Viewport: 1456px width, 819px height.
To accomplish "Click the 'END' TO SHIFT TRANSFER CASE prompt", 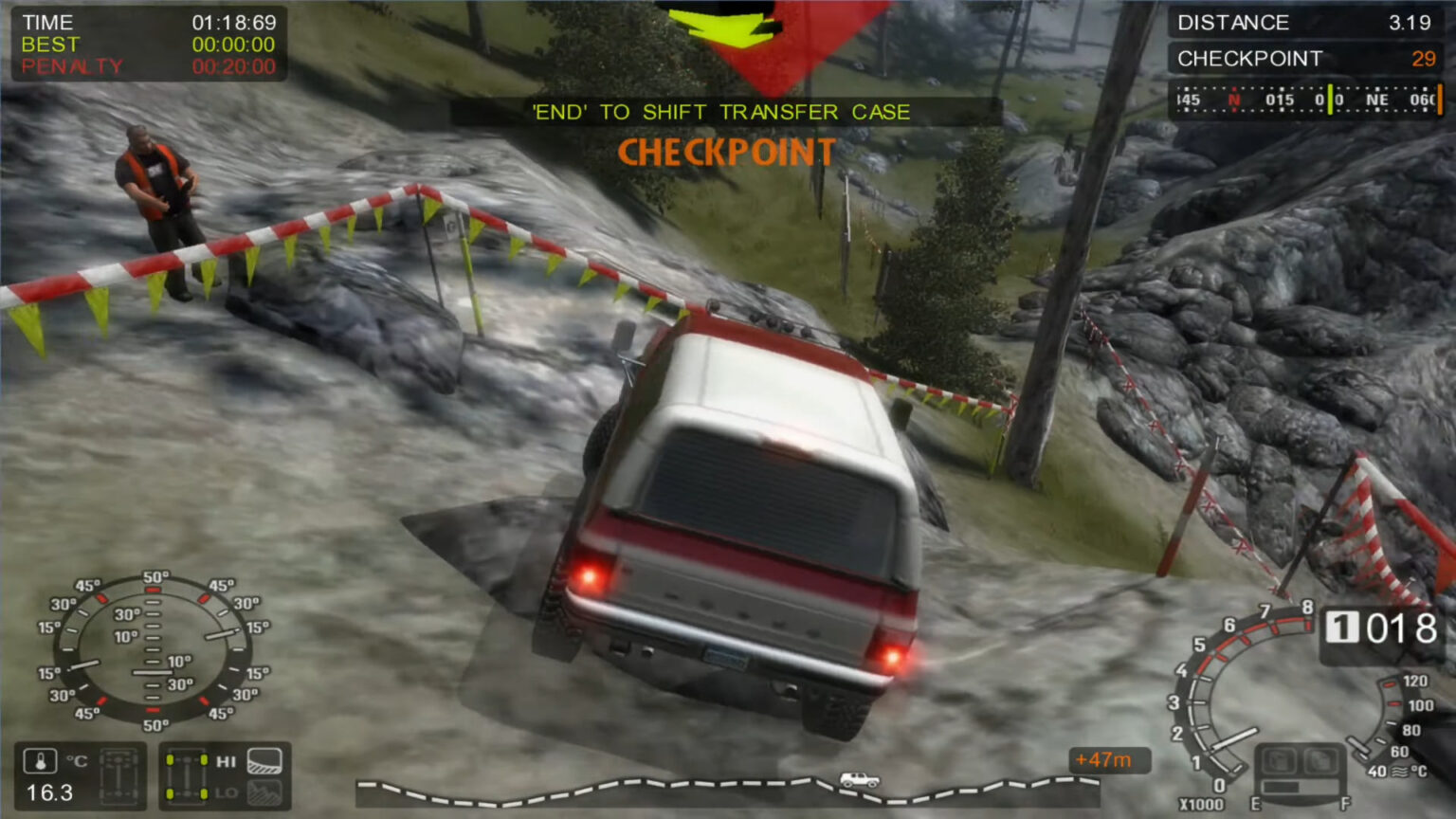I will pos(720,112).
